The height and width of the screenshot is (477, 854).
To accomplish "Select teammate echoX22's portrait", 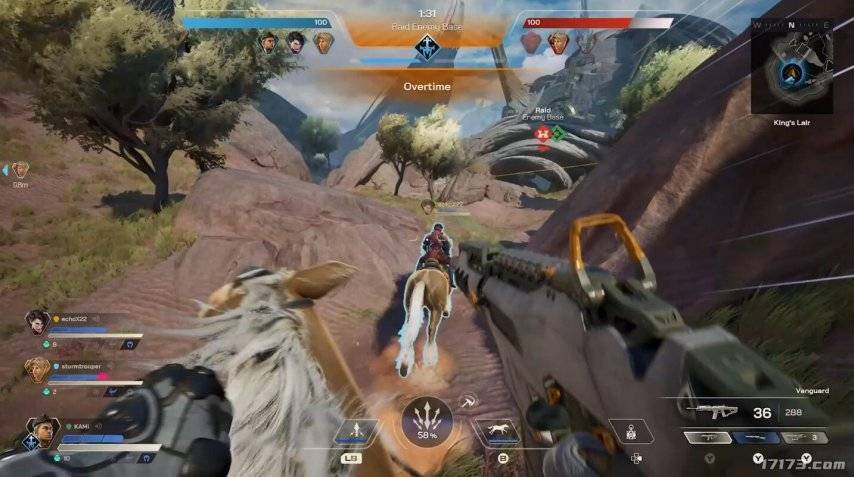I will pos(38,321).
